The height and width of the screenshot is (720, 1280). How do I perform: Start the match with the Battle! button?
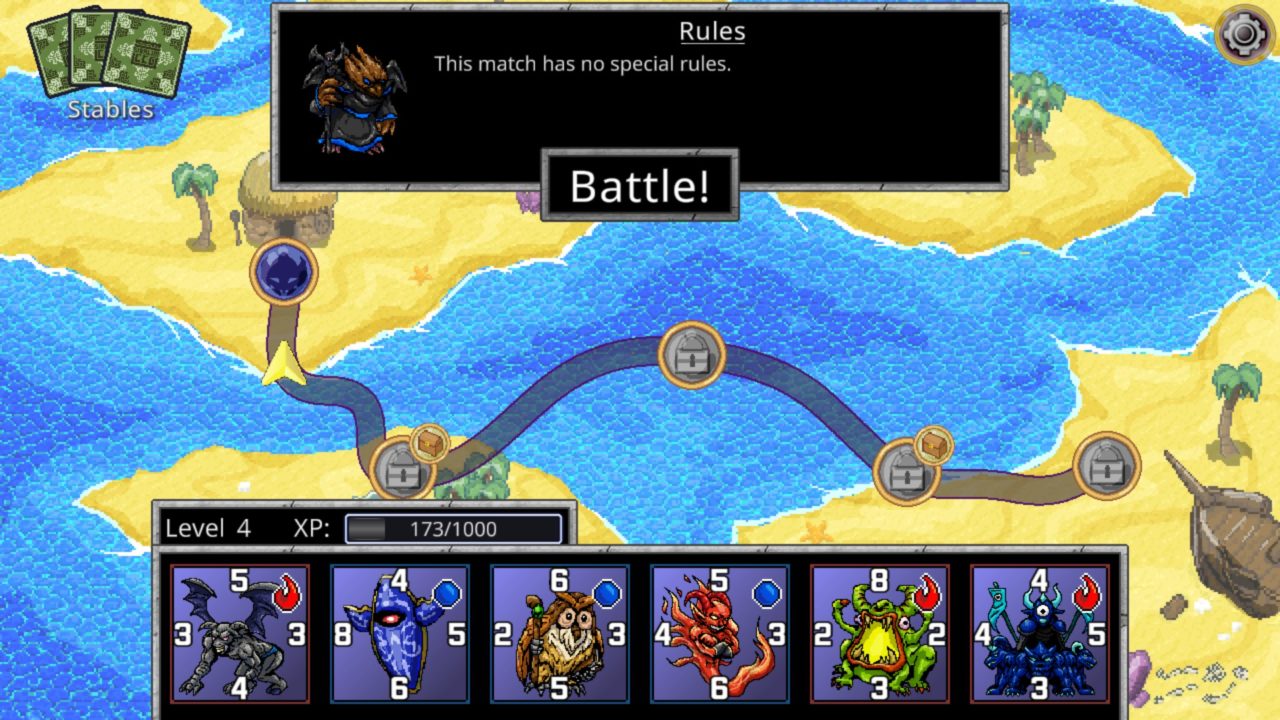[x=640, y=186]
